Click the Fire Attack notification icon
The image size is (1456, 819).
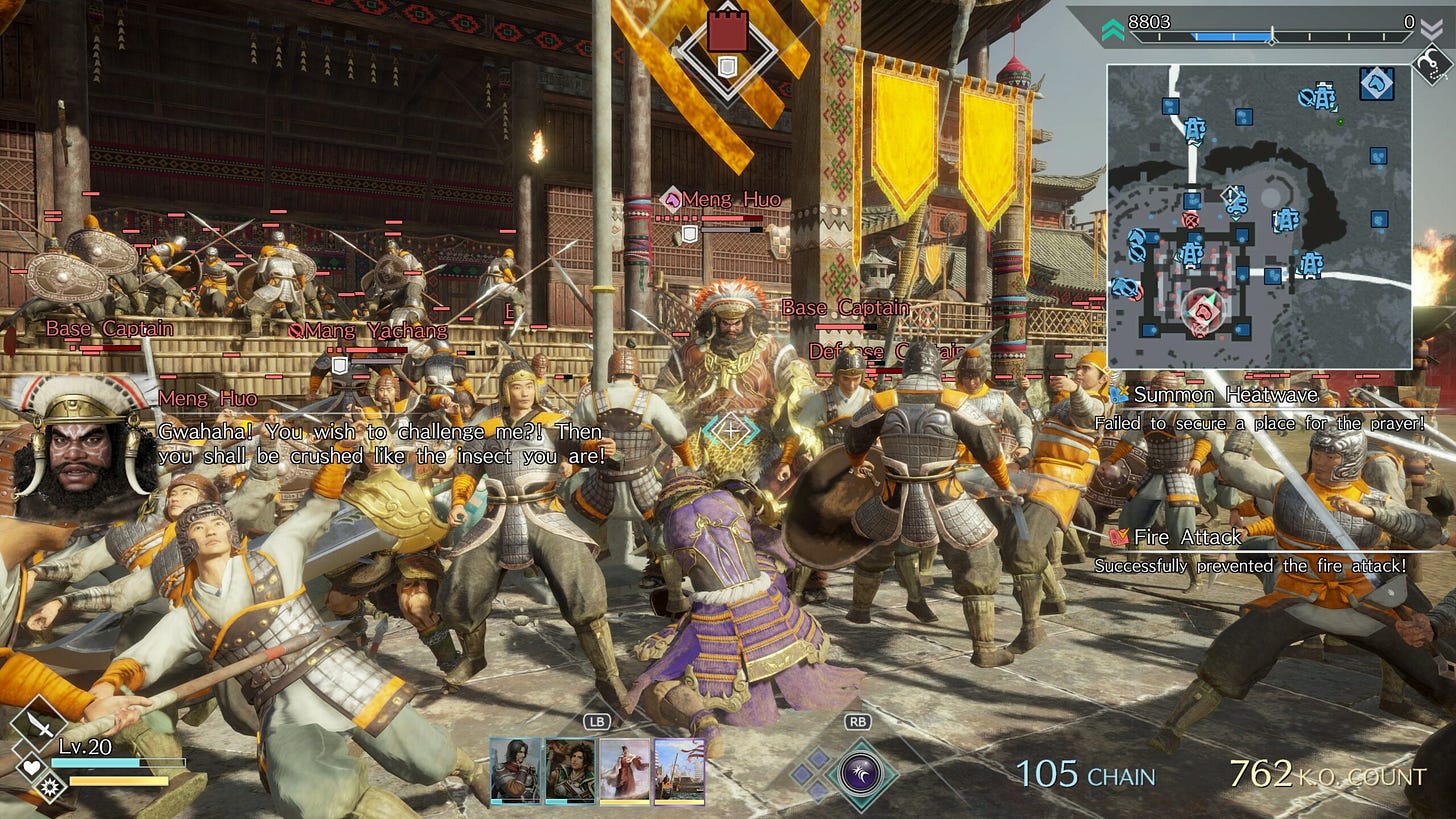click(x=1117, y=537)
